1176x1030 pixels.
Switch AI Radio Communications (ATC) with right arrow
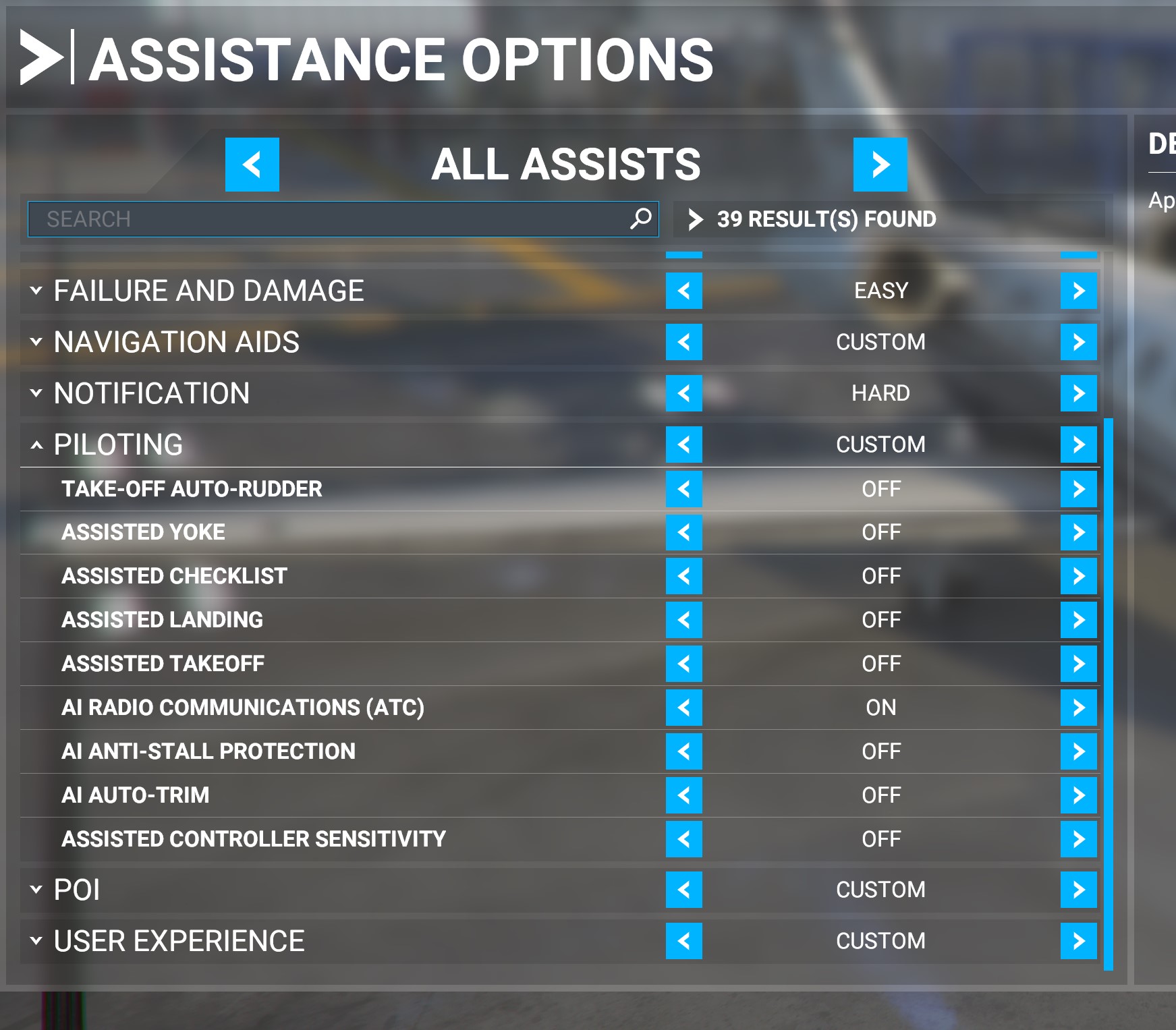(x=1078, y=708)
